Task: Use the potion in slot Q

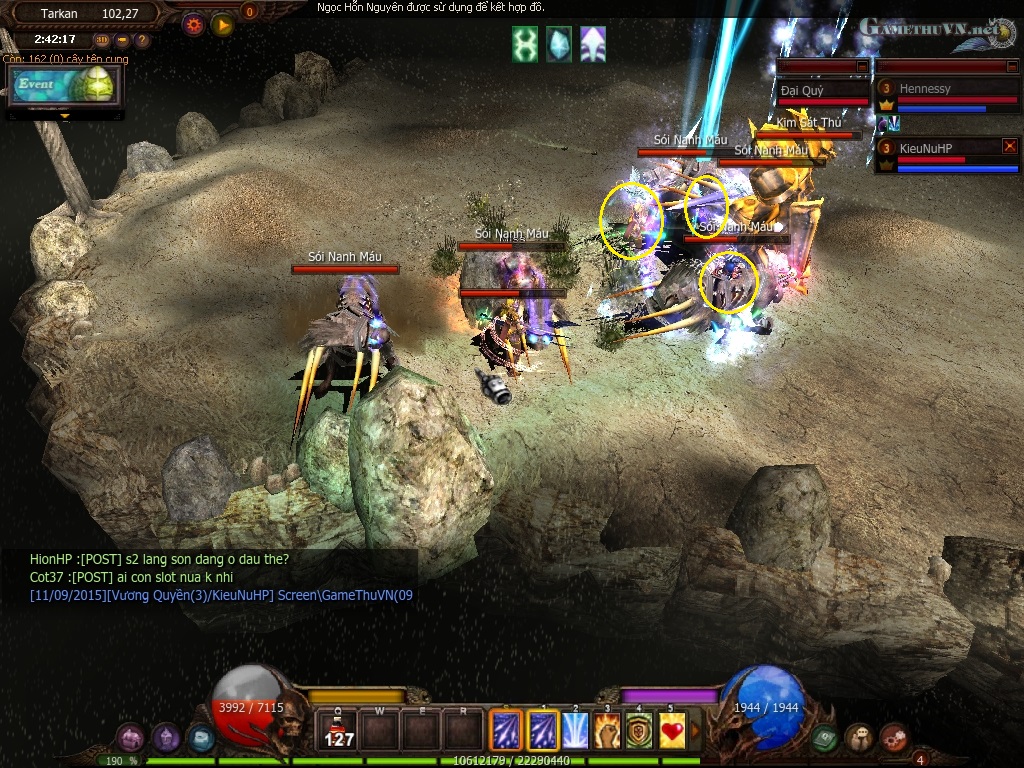Action: 339,732
